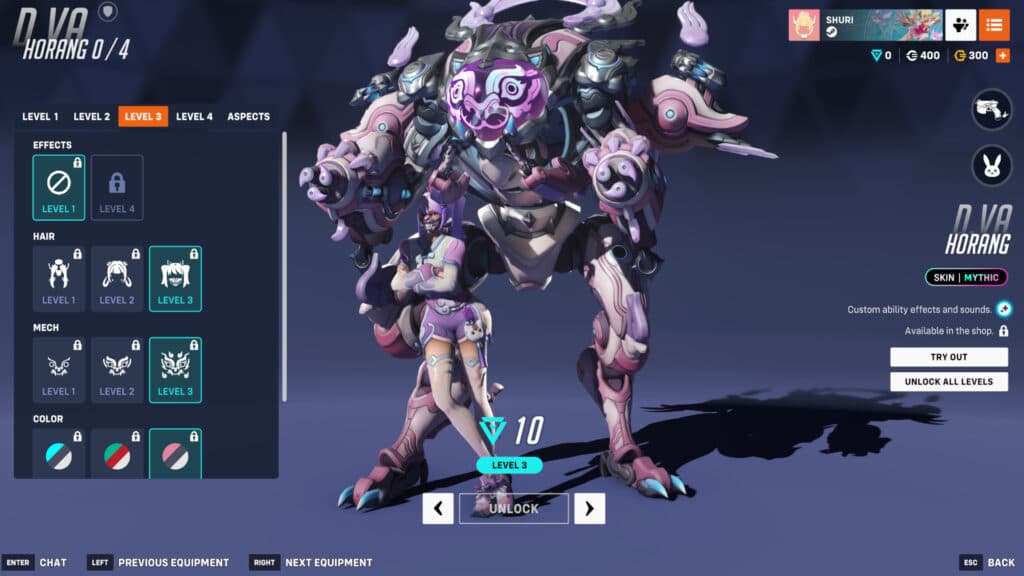Screen dimensions: 1024x576
Task: Choose the green and red color swatch
Action: point(117,455)
